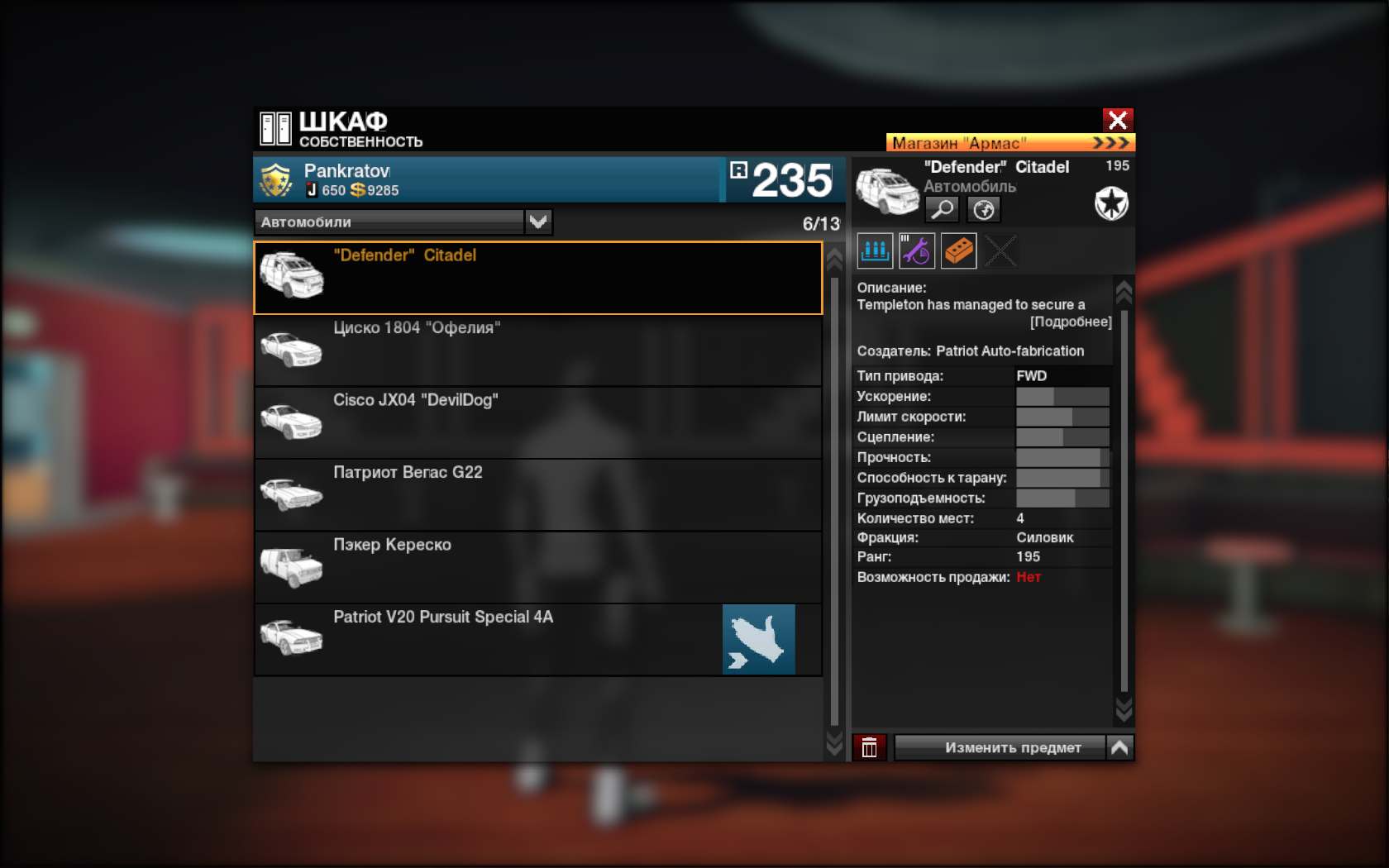Select the Патриот Вегас G22 row
The width and height of the screenshot is (1389, 868).
click(x=537, y=495)
